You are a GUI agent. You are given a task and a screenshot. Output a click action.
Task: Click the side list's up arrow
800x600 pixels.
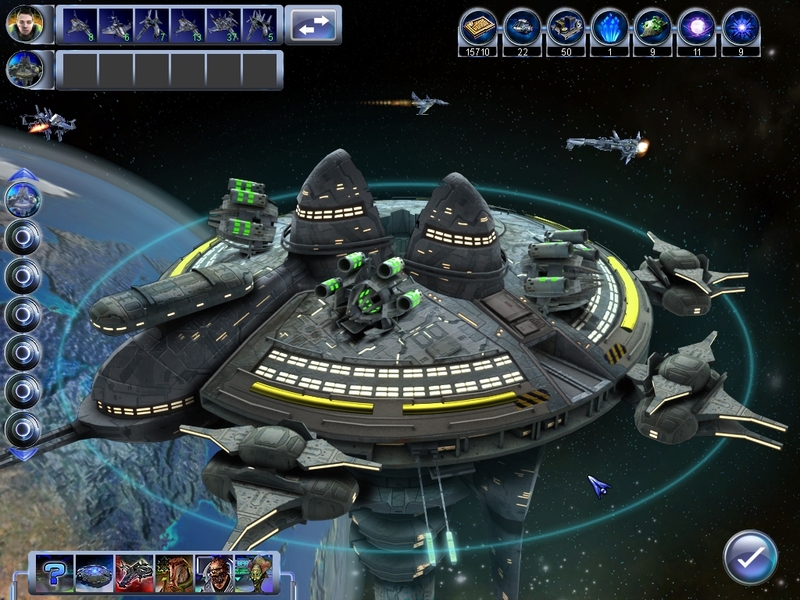click(x=23, y=175)
